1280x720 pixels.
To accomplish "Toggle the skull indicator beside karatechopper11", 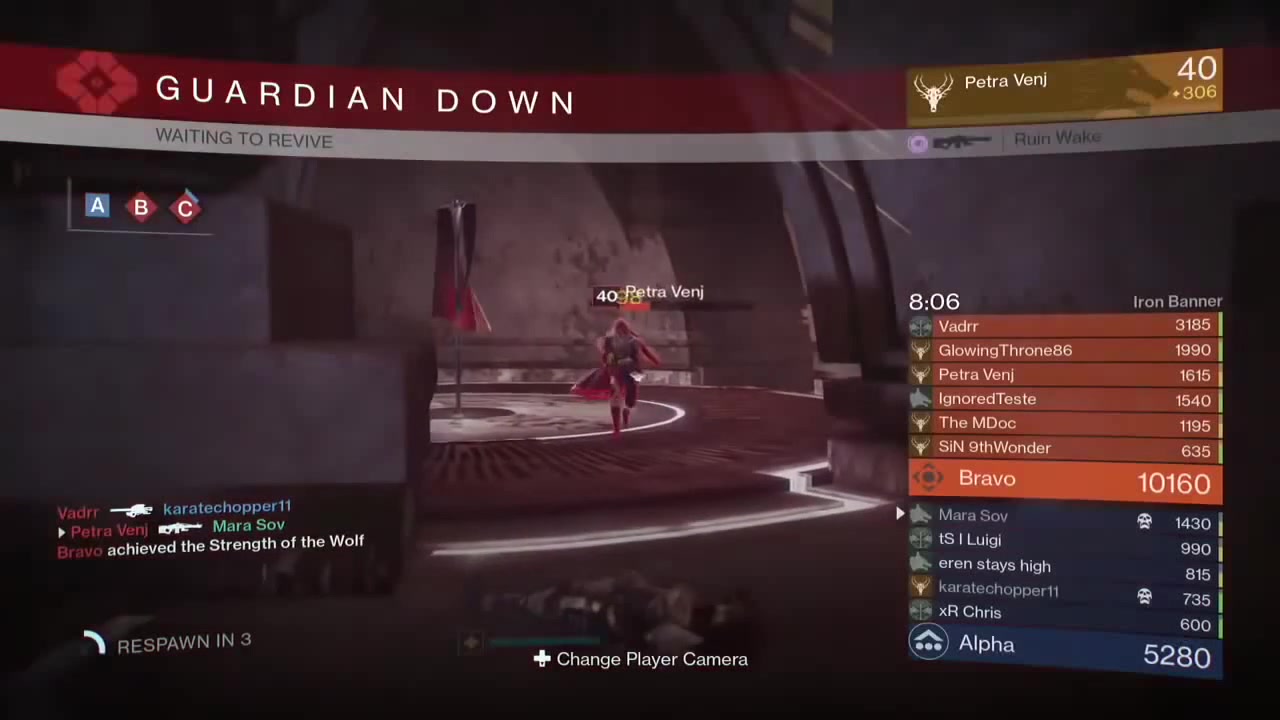I will pyautogui.click(x=1144, y=596).
